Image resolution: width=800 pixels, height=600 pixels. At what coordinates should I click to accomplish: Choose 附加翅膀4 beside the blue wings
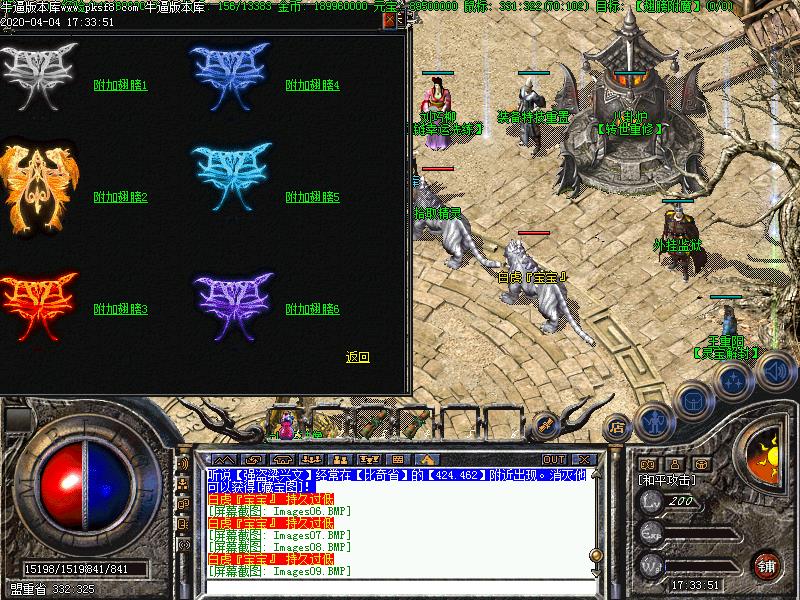point(313,86)
